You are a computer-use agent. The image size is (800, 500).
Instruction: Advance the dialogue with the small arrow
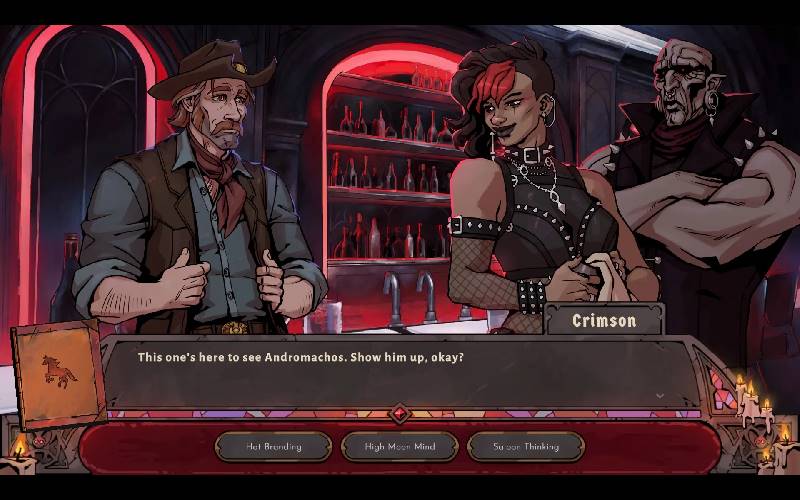(x=659, y=395)
